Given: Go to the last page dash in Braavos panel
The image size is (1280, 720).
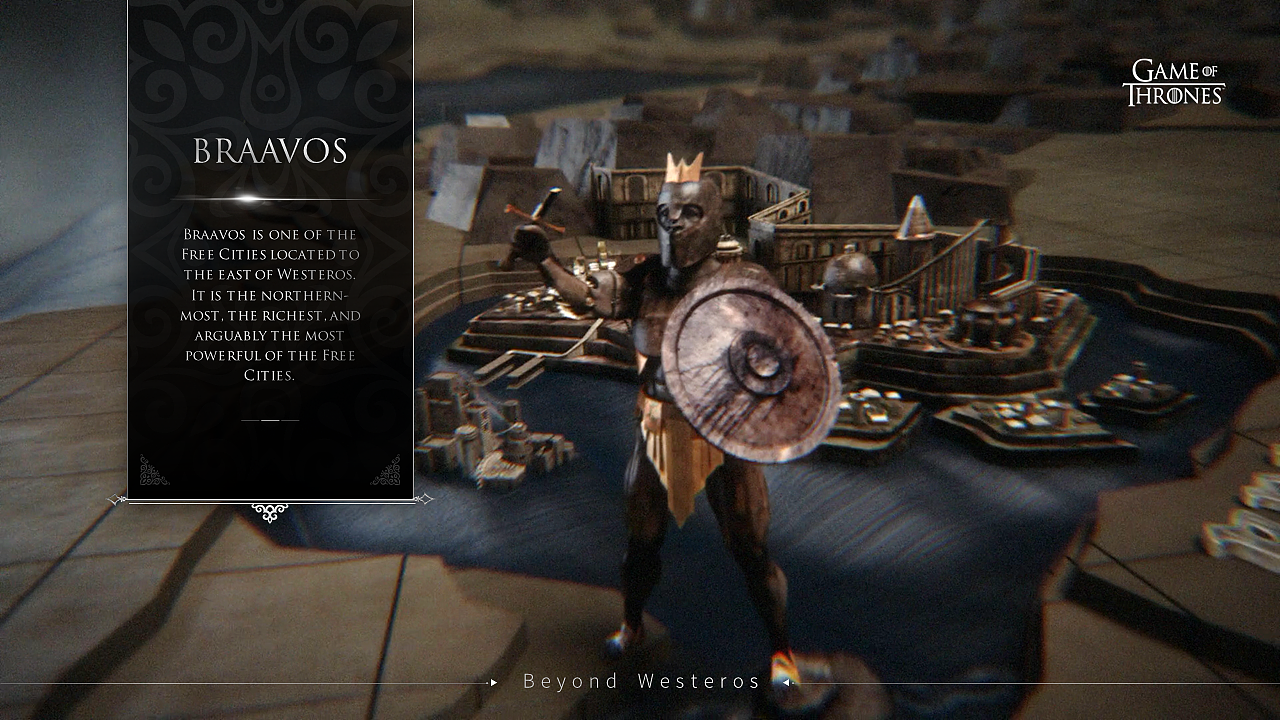Looking at the screenshot, I should (290, 420).
